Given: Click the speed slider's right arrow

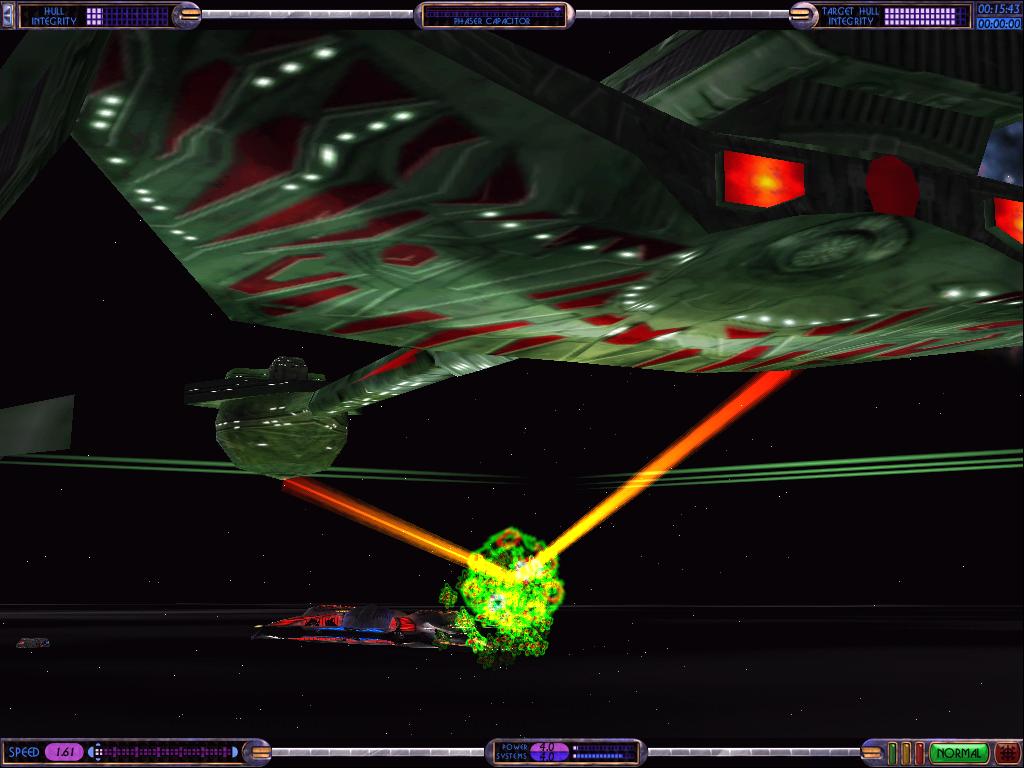Looking at the screenshot, I should click(x=236, y=752).
